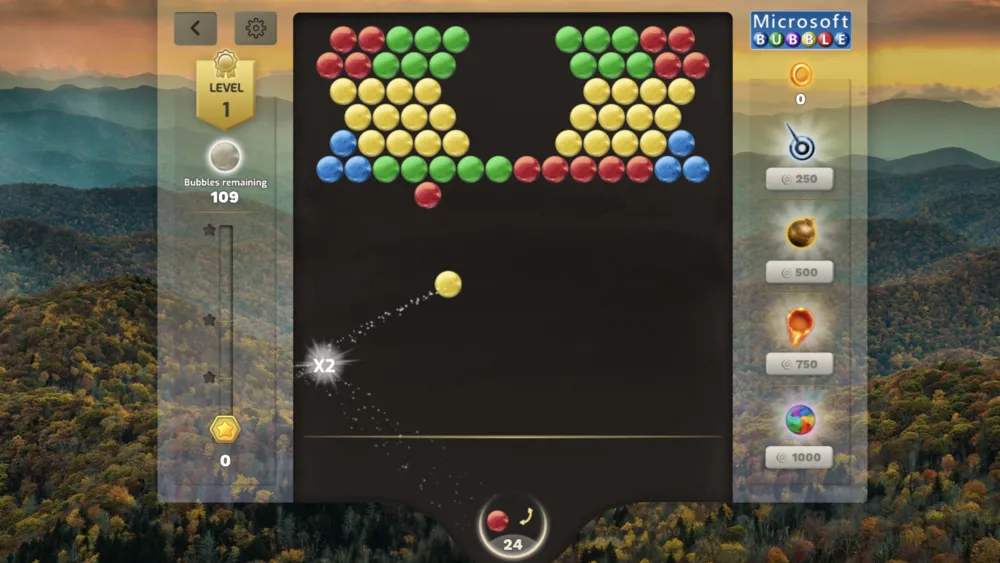Activate the aiming target power-up

(x=800, y=145)
